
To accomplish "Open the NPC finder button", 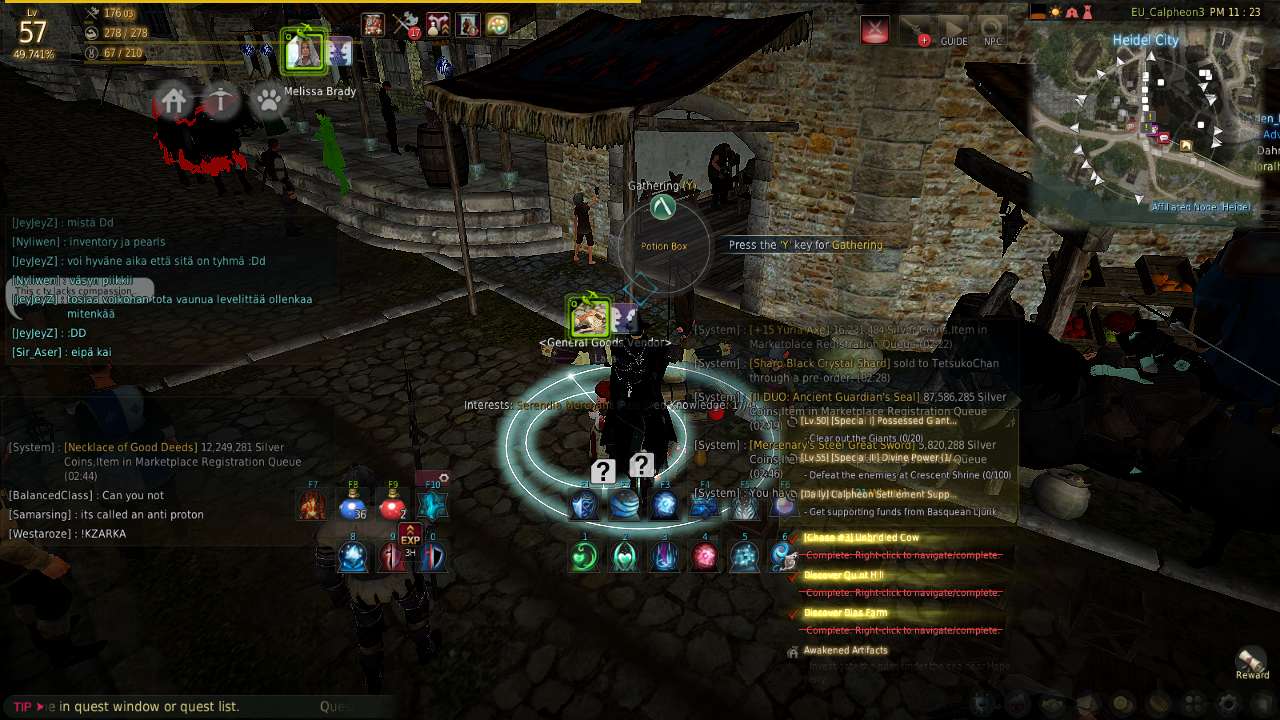I will pyautogui.click(x=991, y=30).
